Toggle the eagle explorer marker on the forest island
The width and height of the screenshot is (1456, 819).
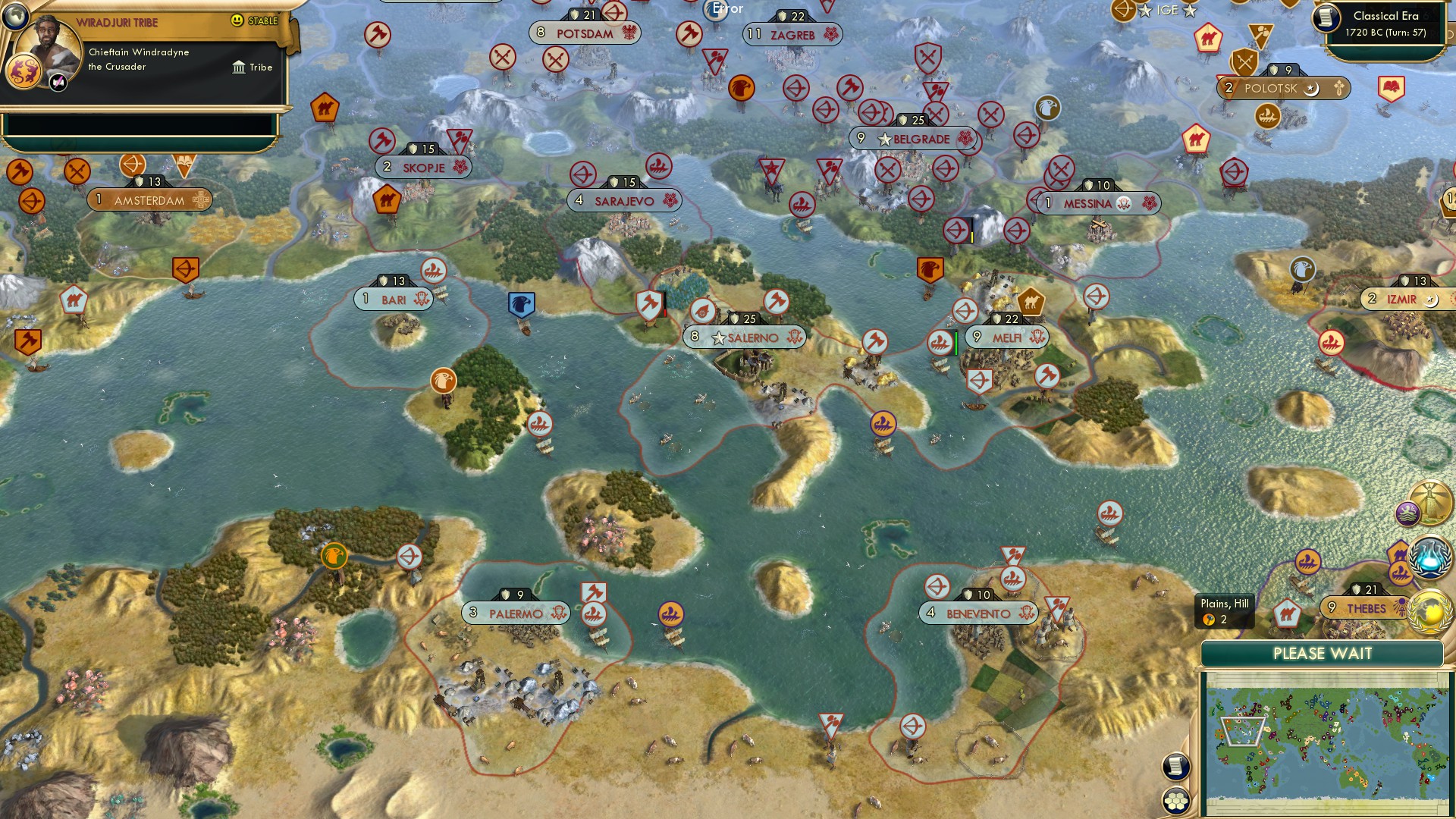444,381
